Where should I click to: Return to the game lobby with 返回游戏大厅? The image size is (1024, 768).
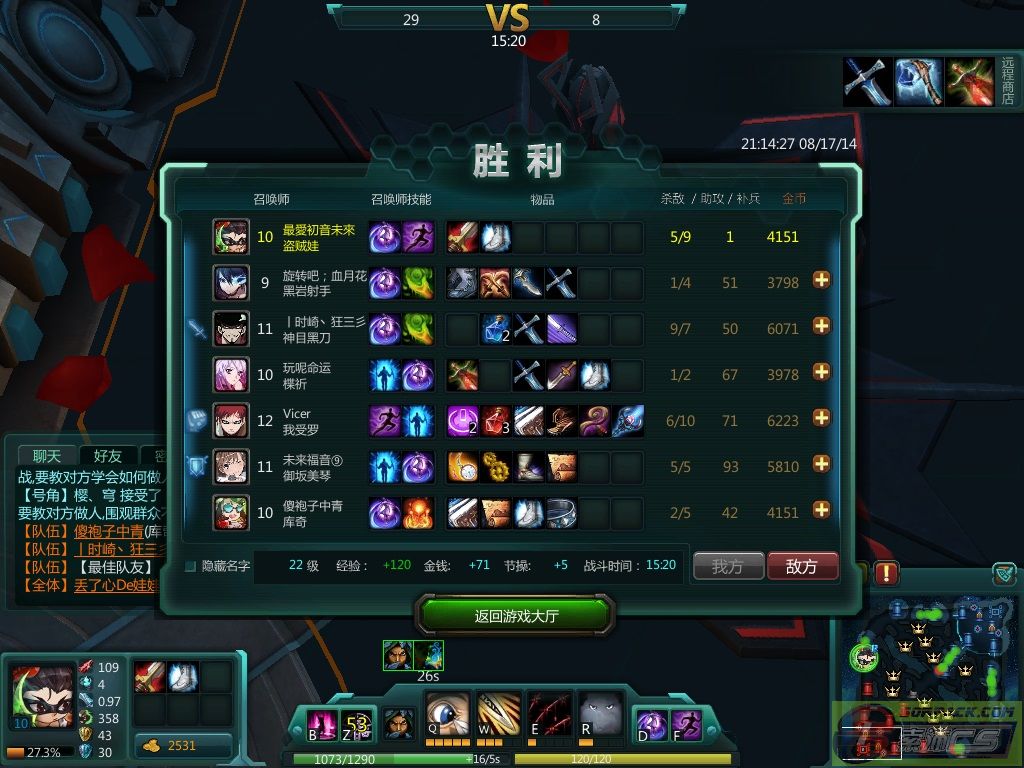click(516, 615)
